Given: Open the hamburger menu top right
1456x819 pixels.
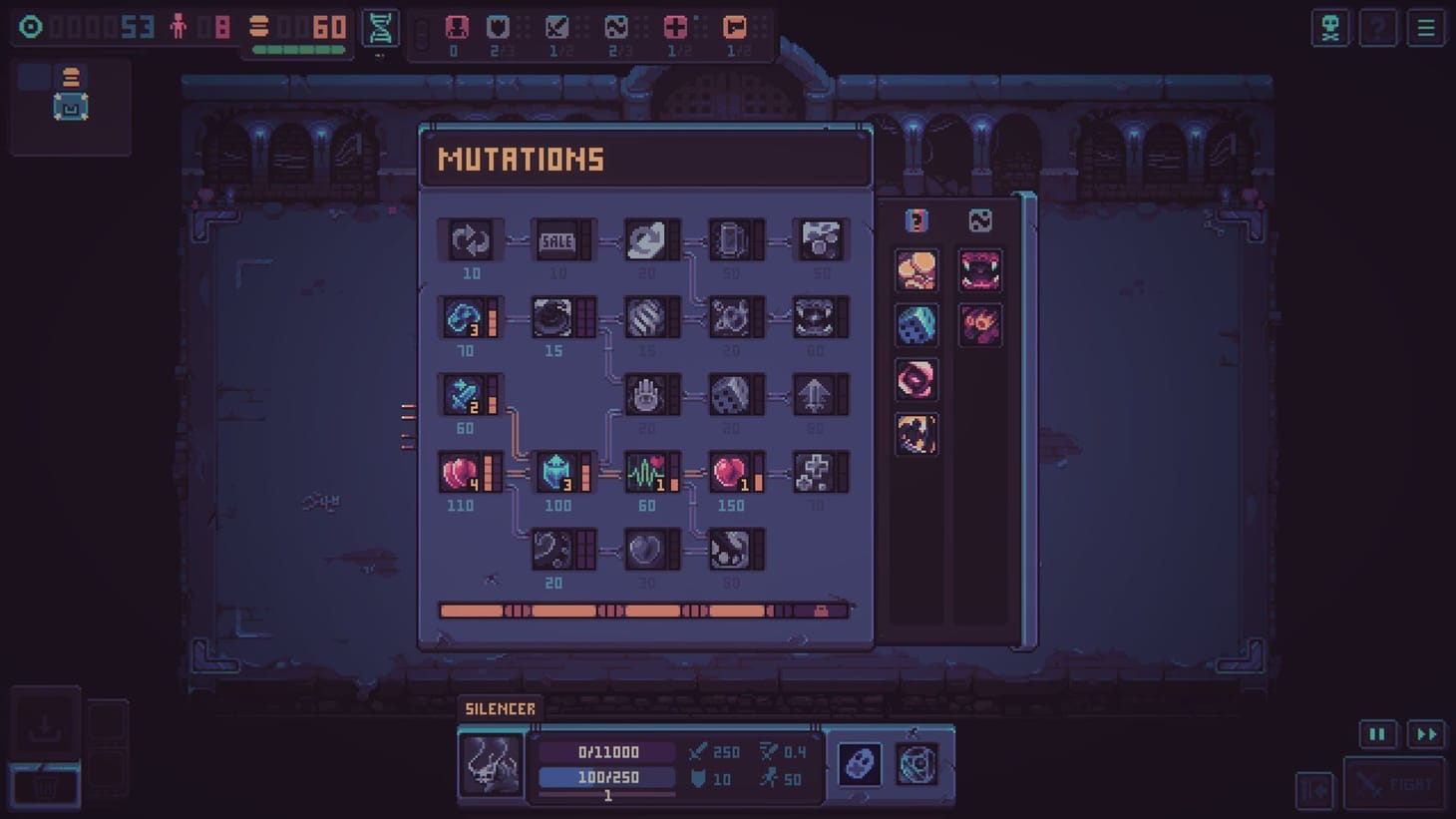Looking at the screenshot, I should coord(1425,28).
